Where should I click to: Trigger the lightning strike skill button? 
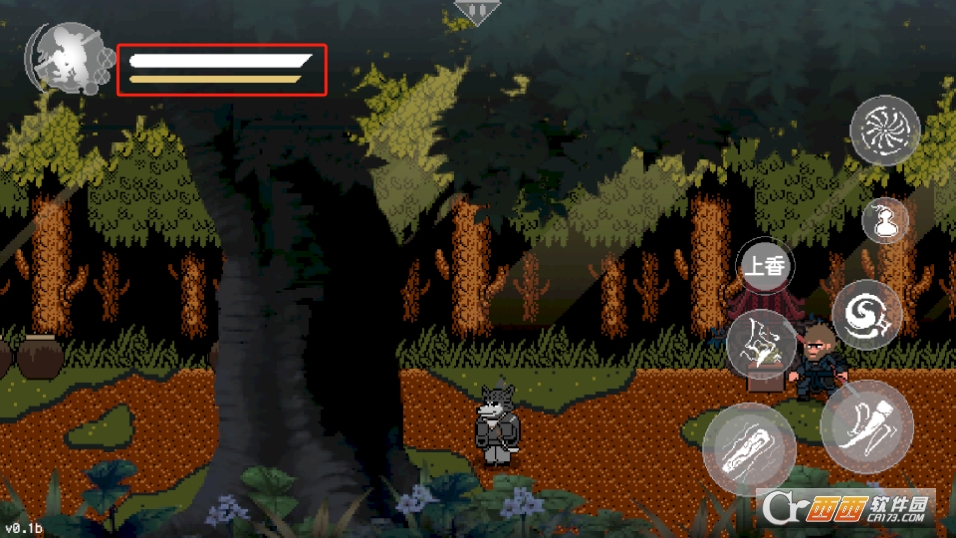(762, 344)
